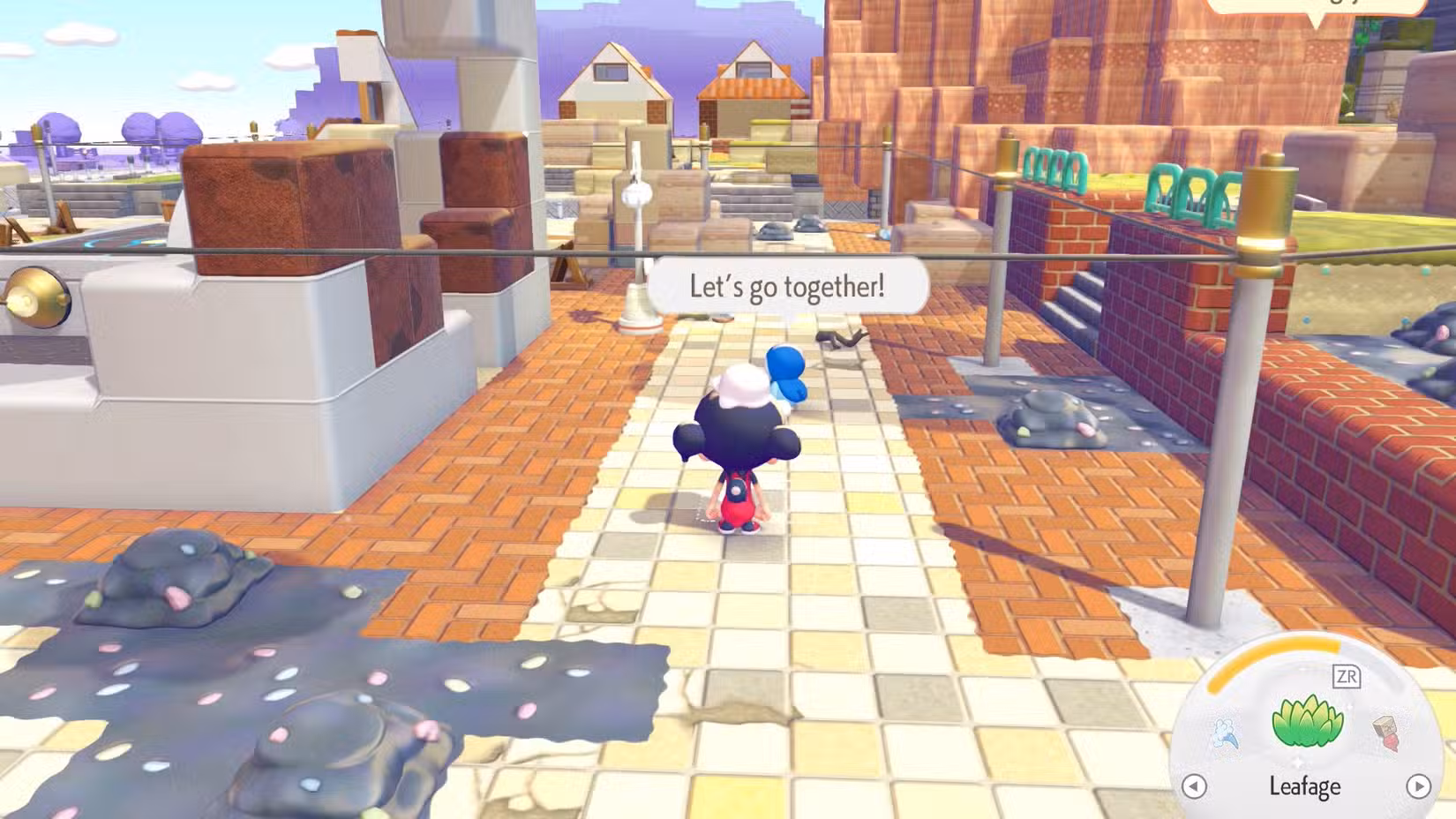Click the sparkle icon below the Leafage leaf
This screenshot has height=819, width=1456.
pyautogui.click(x=1298, y=761)
